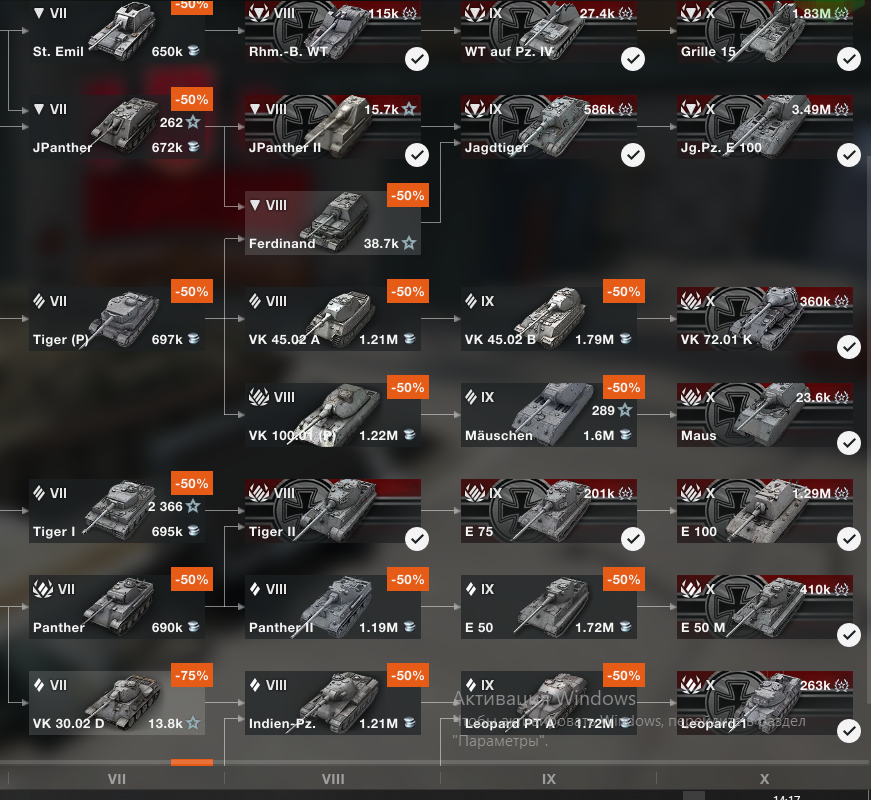Choose the WT auf Pz. IV node

[x=548, y=32]
